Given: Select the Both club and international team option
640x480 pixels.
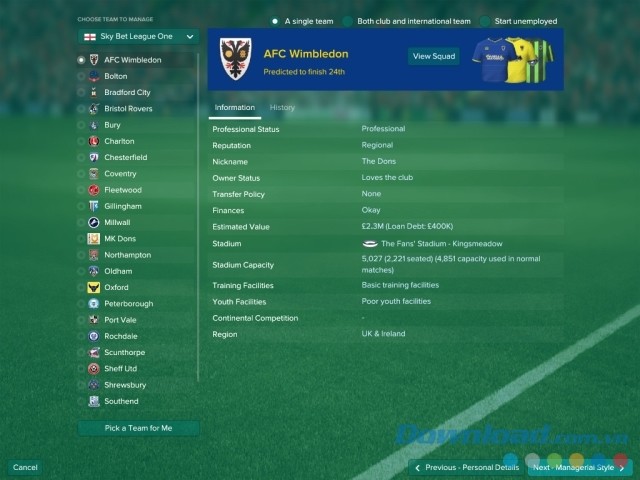Looking at the screenshot, I should pos(404,21).
